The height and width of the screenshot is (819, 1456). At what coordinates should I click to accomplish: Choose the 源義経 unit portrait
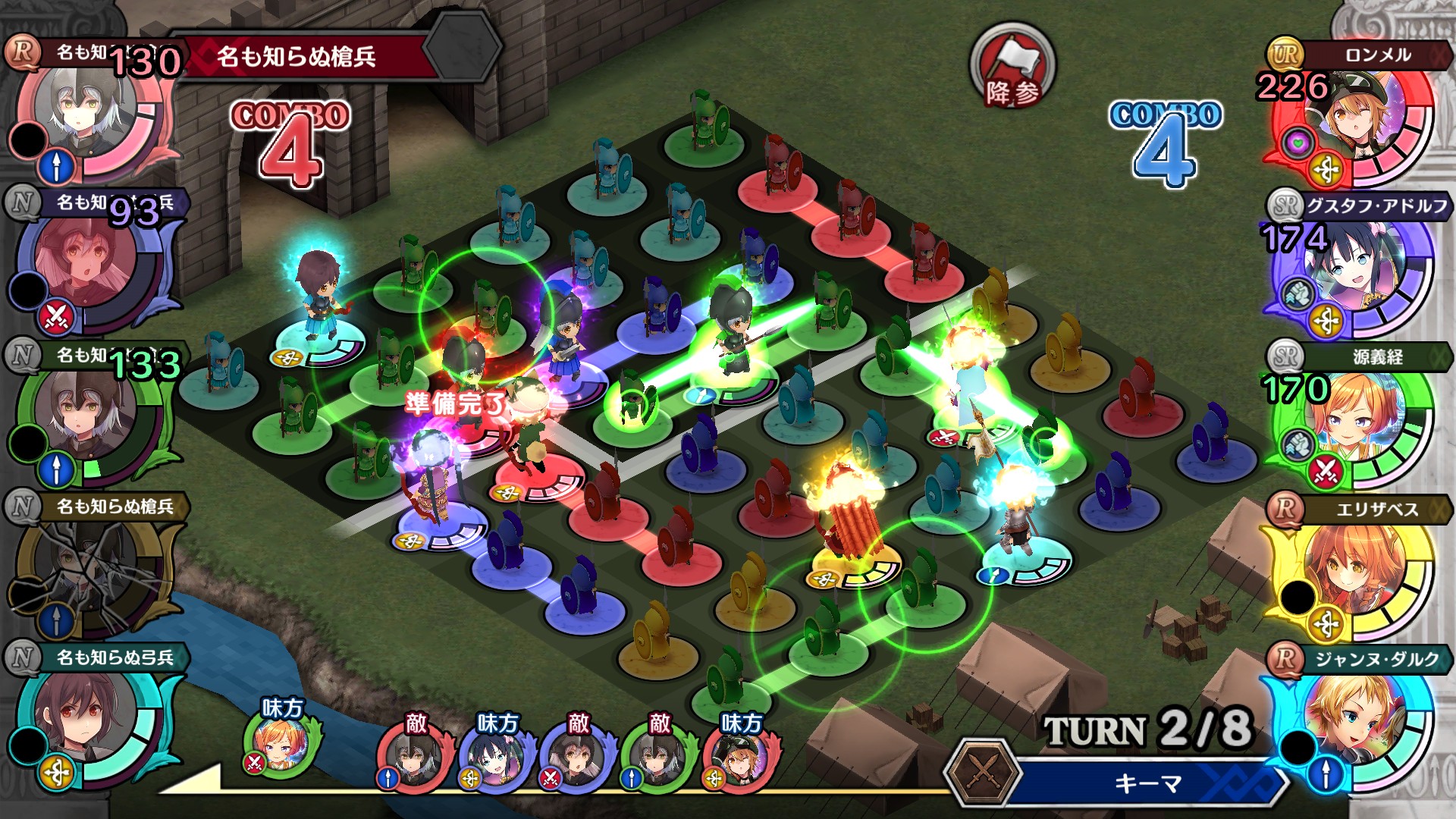(1350, 425)
